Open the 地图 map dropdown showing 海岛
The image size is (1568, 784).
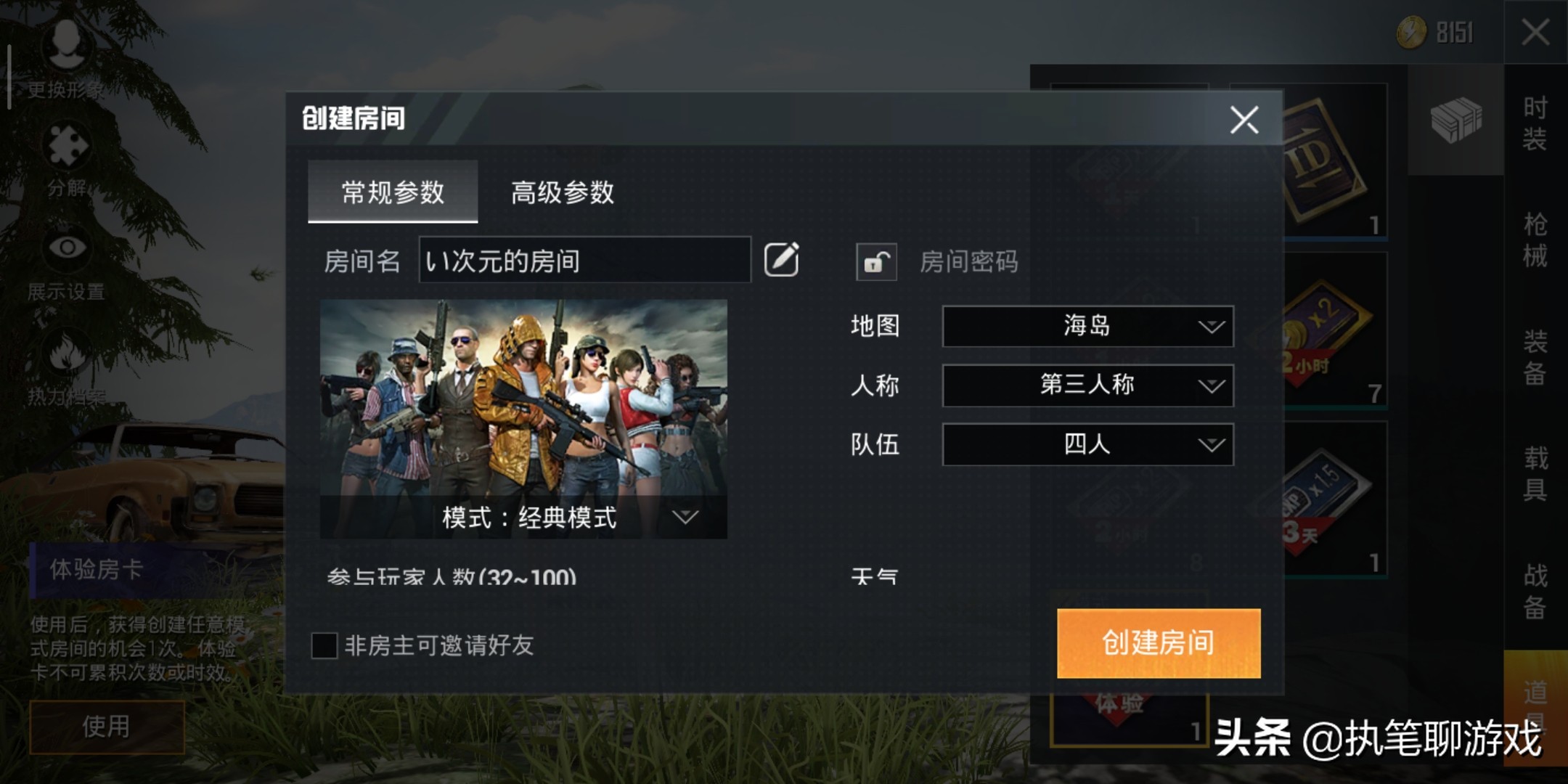coord(1087,327)
